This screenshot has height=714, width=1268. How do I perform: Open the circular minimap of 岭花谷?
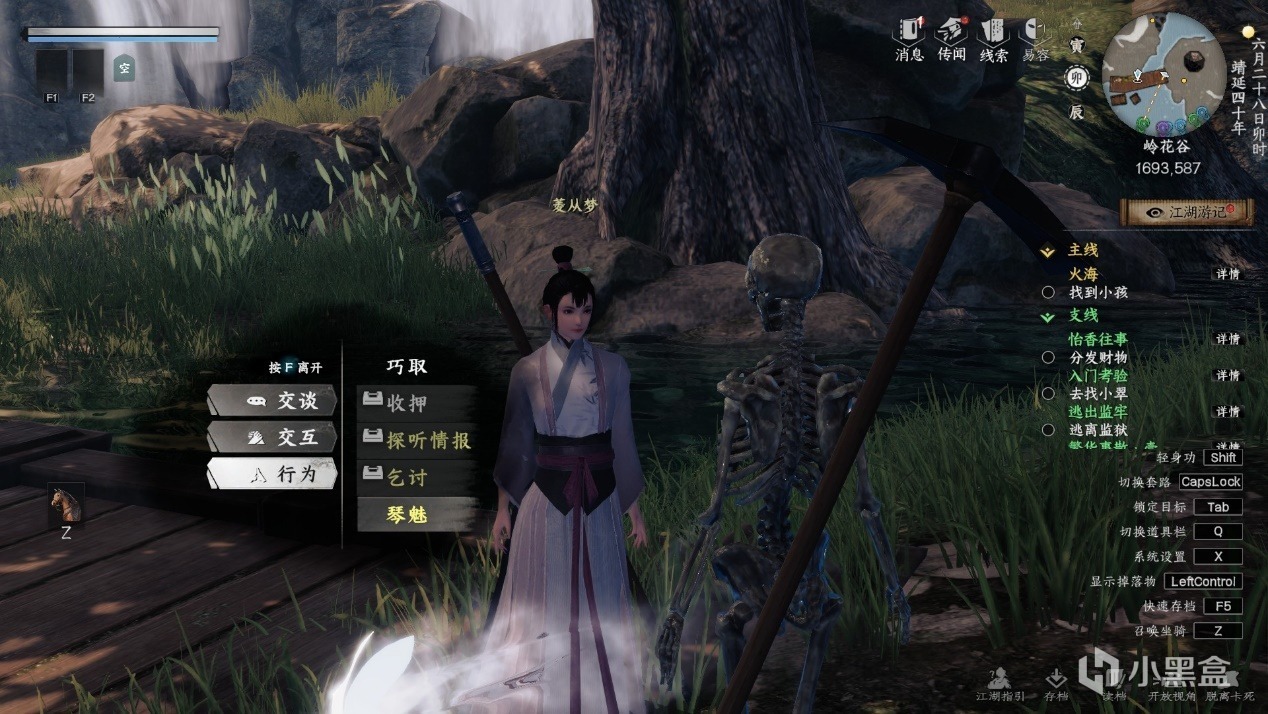pyautogui.click(x=1163, y=74)
